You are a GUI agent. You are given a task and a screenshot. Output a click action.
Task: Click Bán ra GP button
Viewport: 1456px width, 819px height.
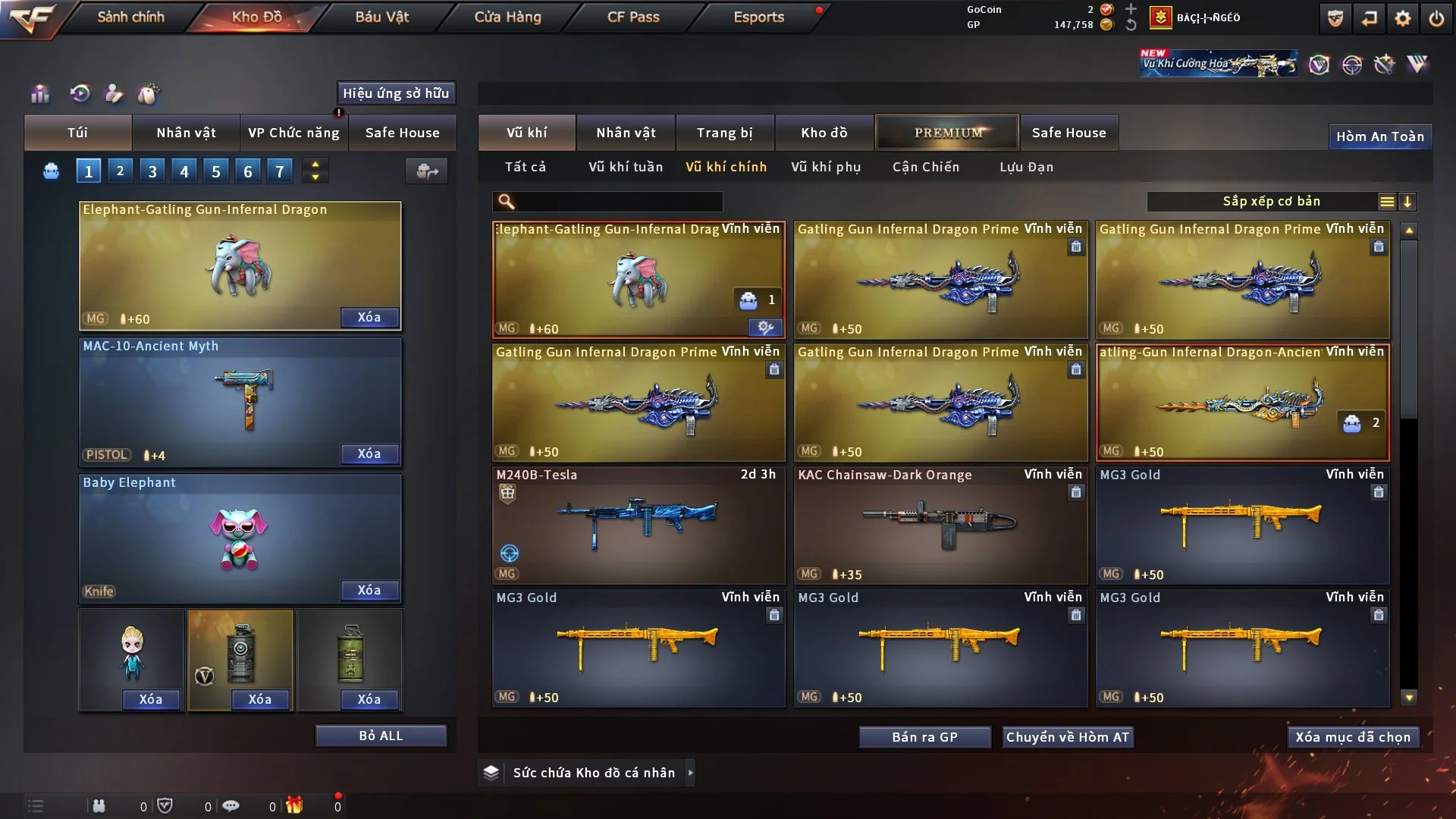point(924,737)
